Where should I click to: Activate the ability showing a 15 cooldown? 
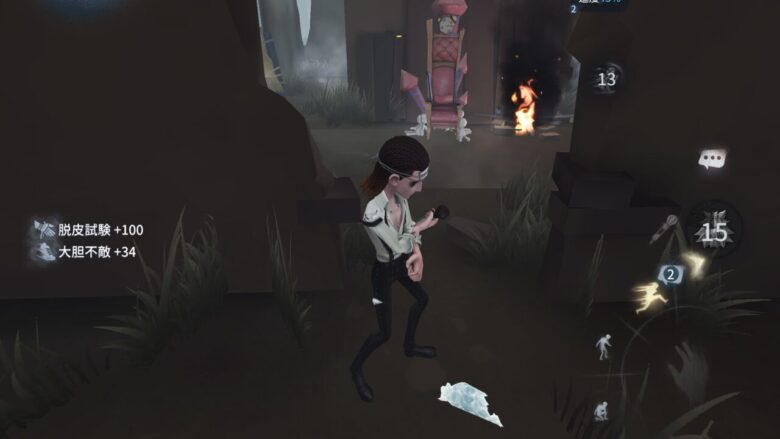click(x=714, y=232)
